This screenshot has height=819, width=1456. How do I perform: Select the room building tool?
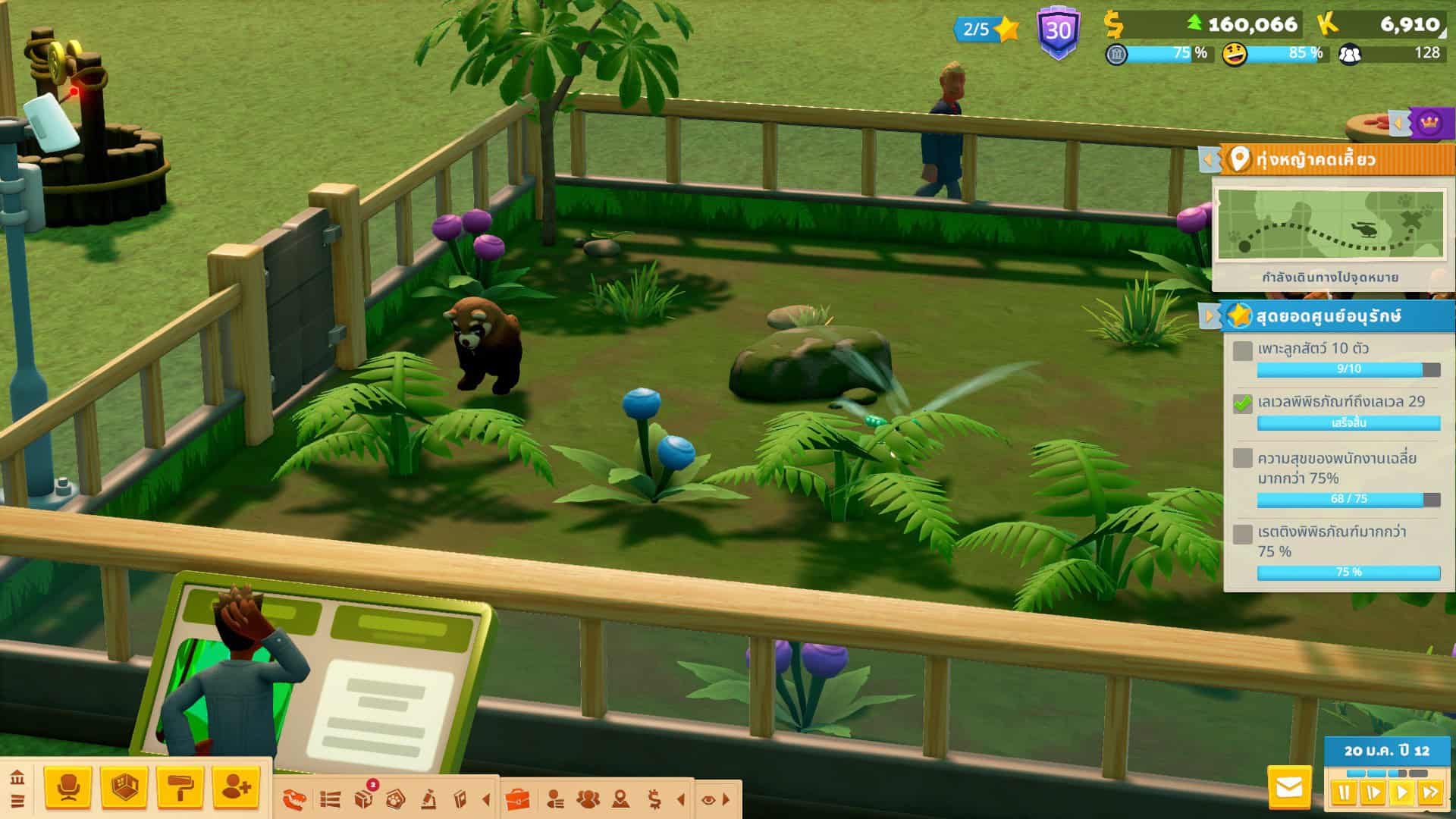124,788
